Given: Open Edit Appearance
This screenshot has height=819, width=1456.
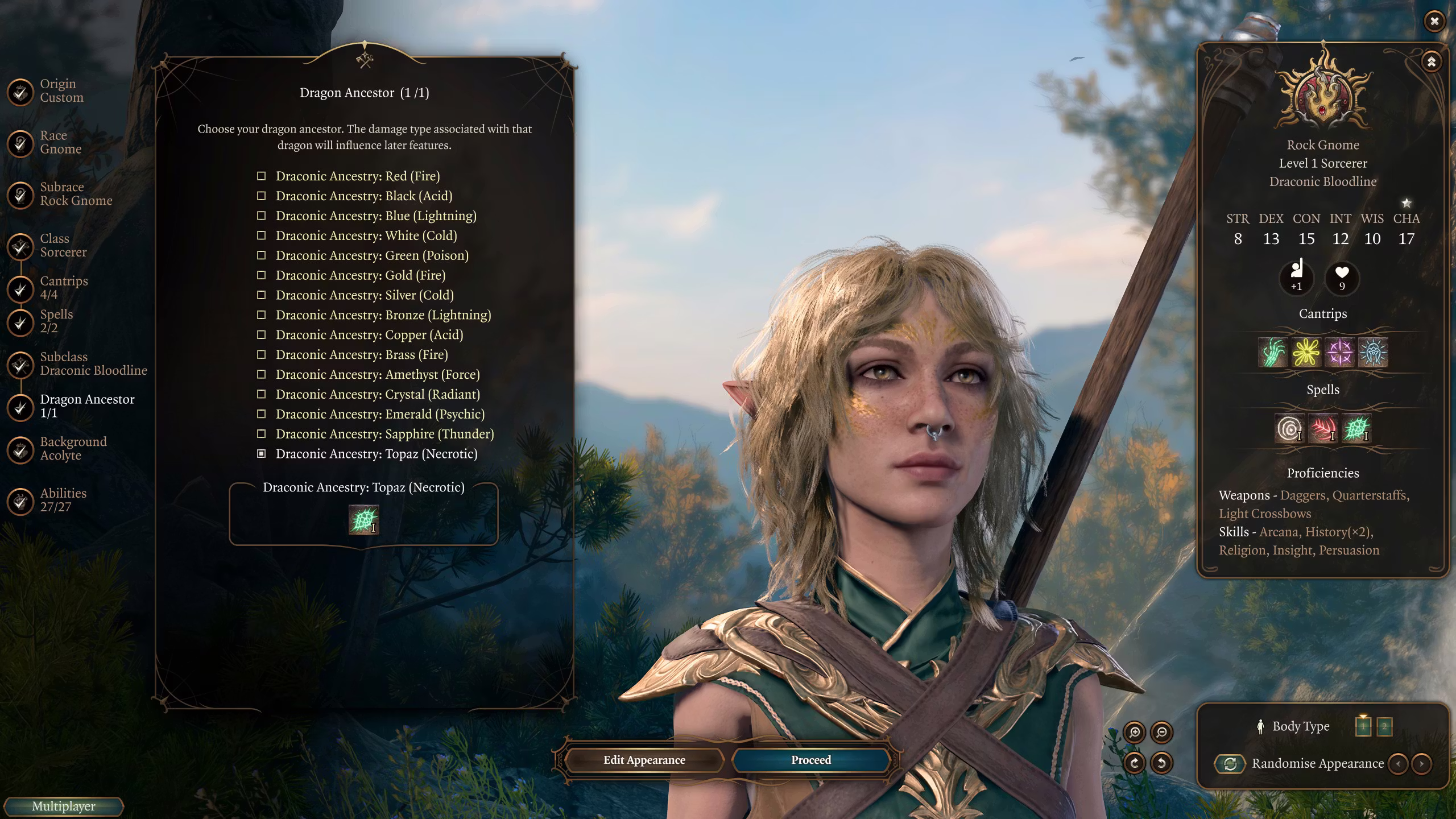Looking at the screenshot, I should (644, 760).
